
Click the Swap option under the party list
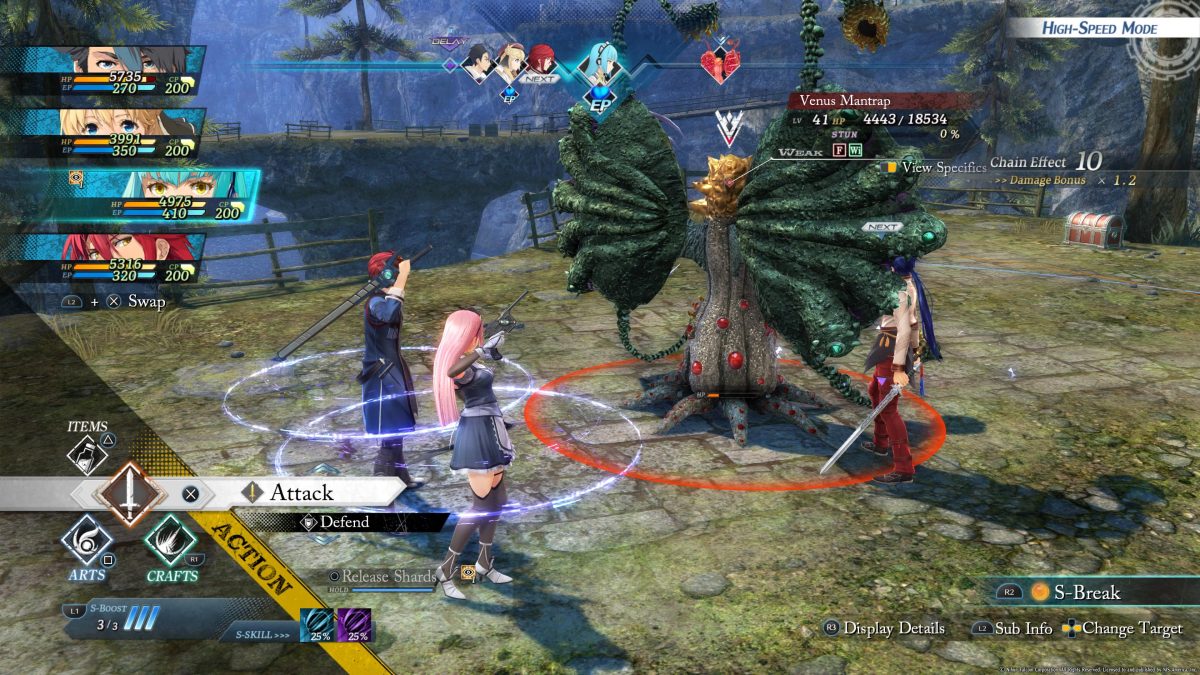(x=146, y=300)
